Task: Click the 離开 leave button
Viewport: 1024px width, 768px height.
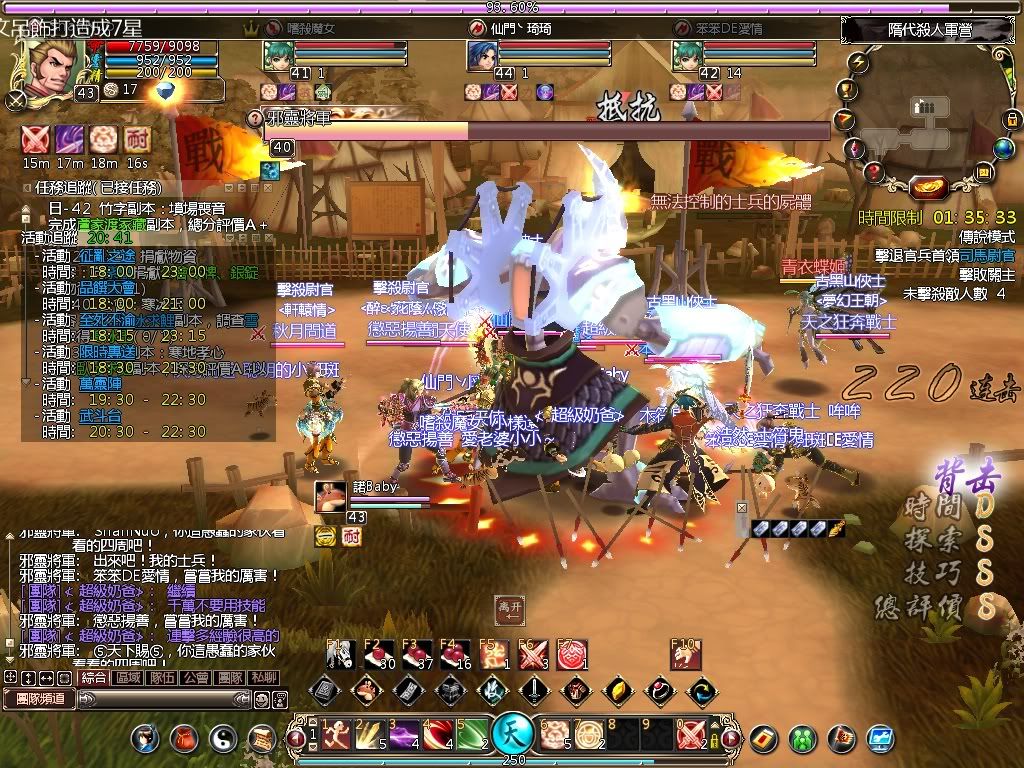Action: tap(510, 607)
